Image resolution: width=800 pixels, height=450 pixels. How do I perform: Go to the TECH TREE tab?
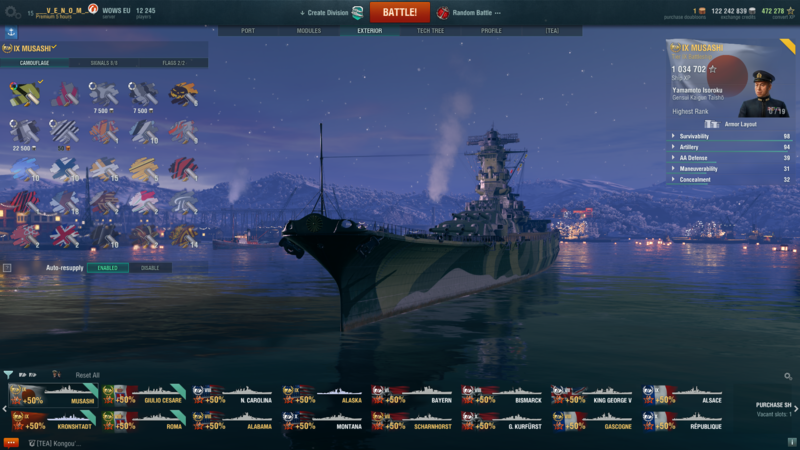click(x=430, y=31)
